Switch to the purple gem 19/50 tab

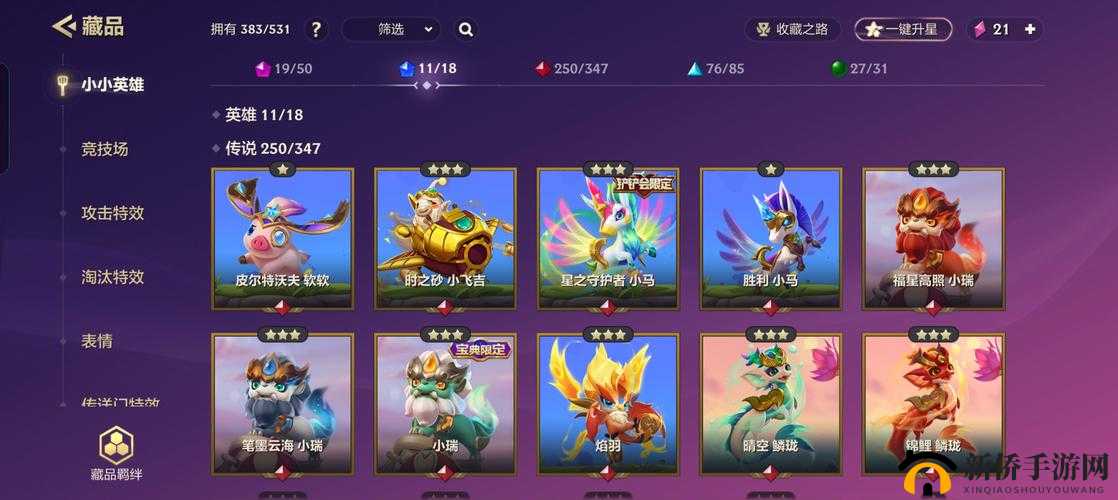point(283,69)
